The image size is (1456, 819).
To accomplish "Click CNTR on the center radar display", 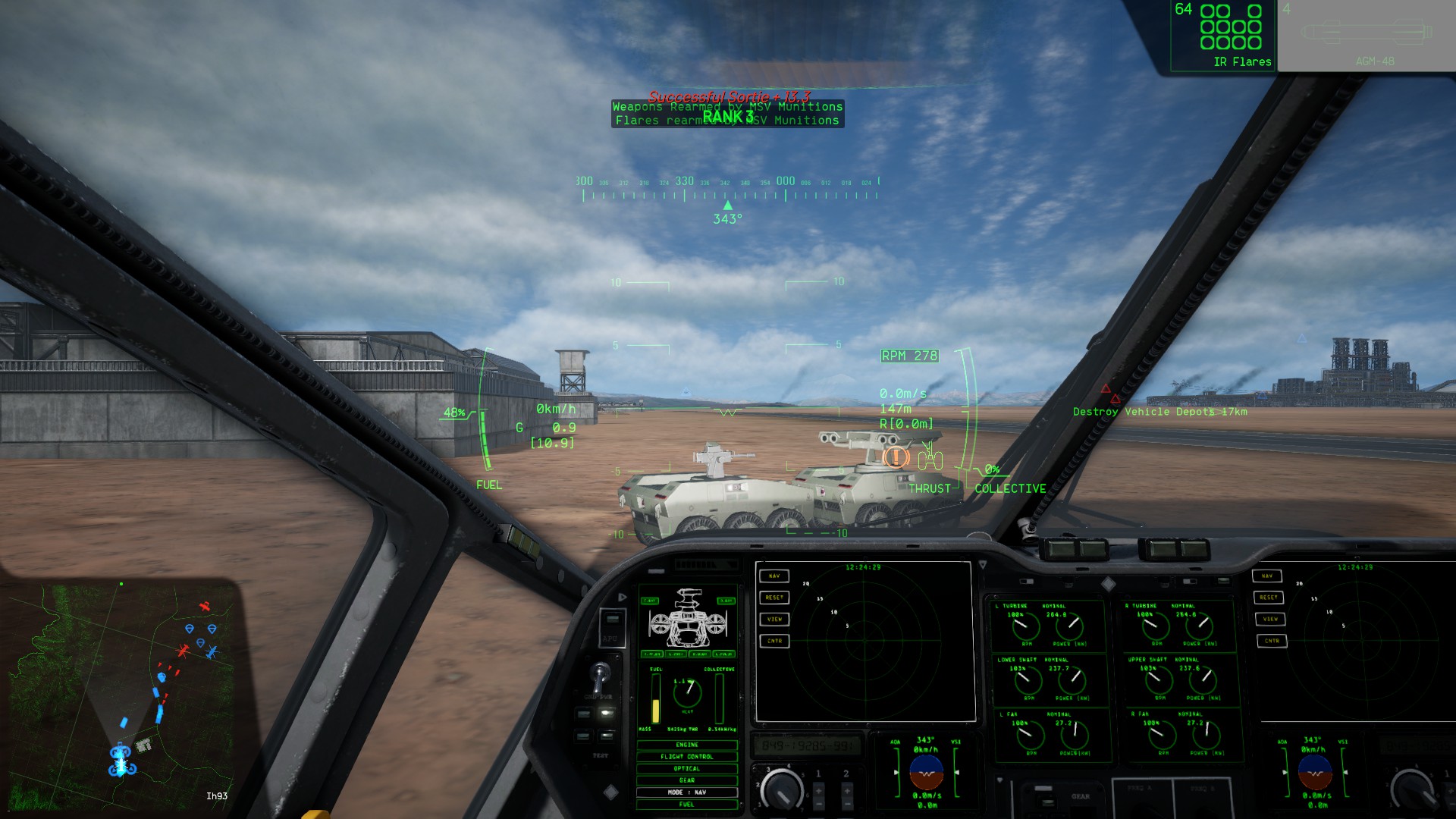I will pos(774,641).
